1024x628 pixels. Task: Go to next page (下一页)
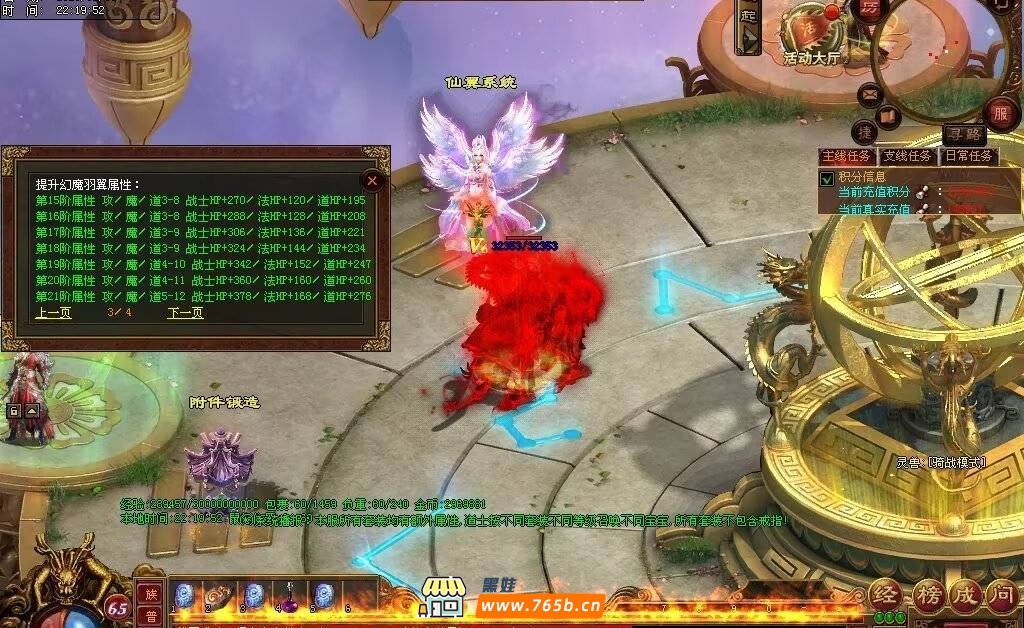point(185,313)
